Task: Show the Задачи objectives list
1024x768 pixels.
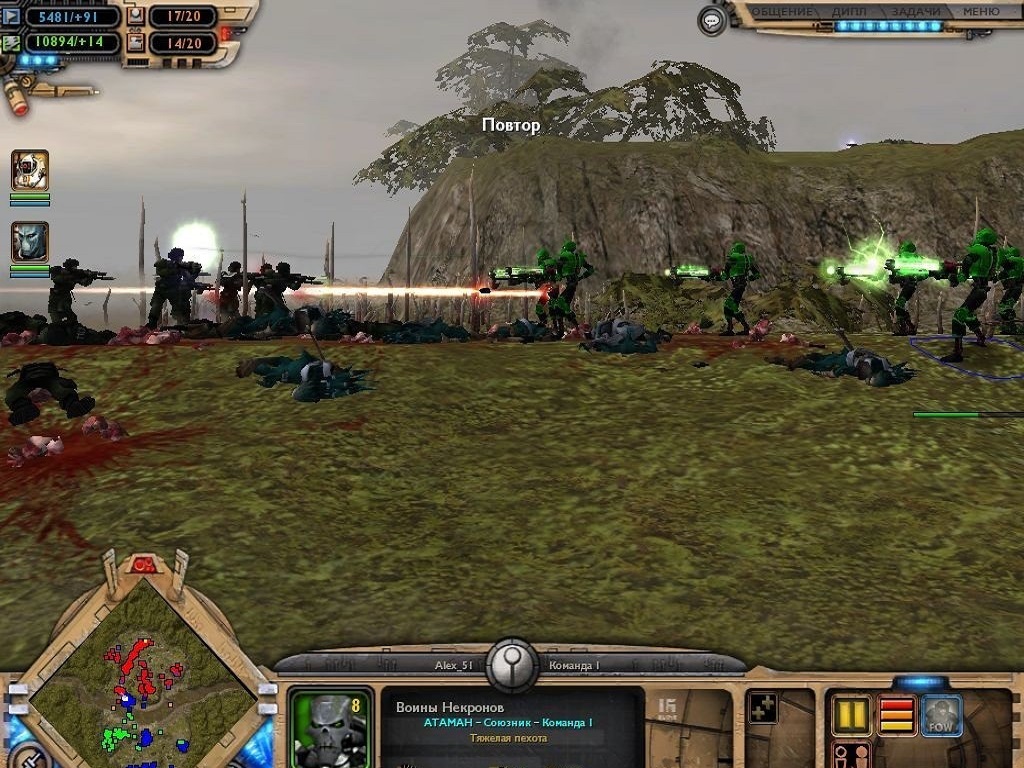Action: pyautogui.click(x=916, y=12)
